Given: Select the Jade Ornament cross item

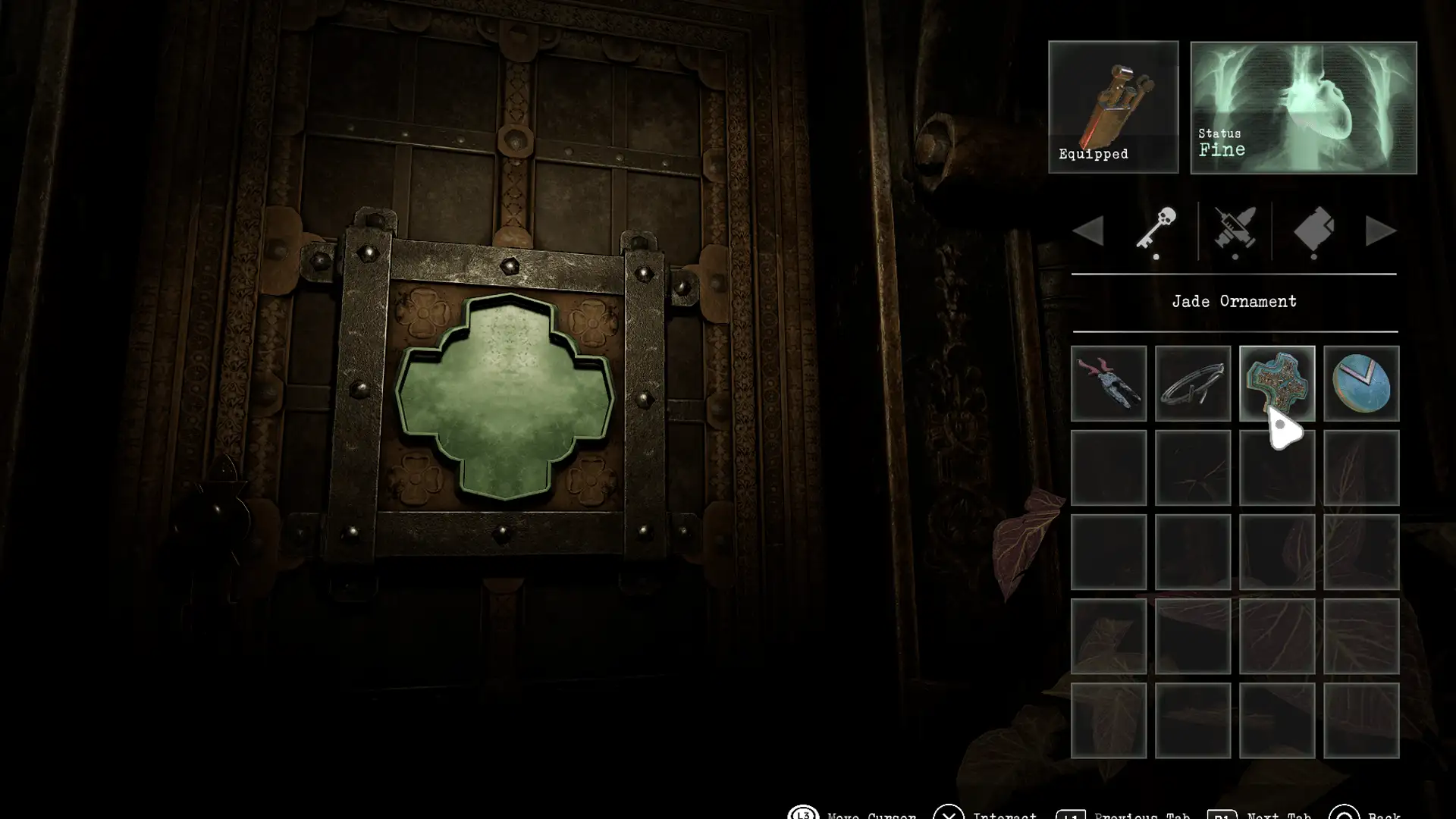Looking at the screenshot, I should (1277, 383).
